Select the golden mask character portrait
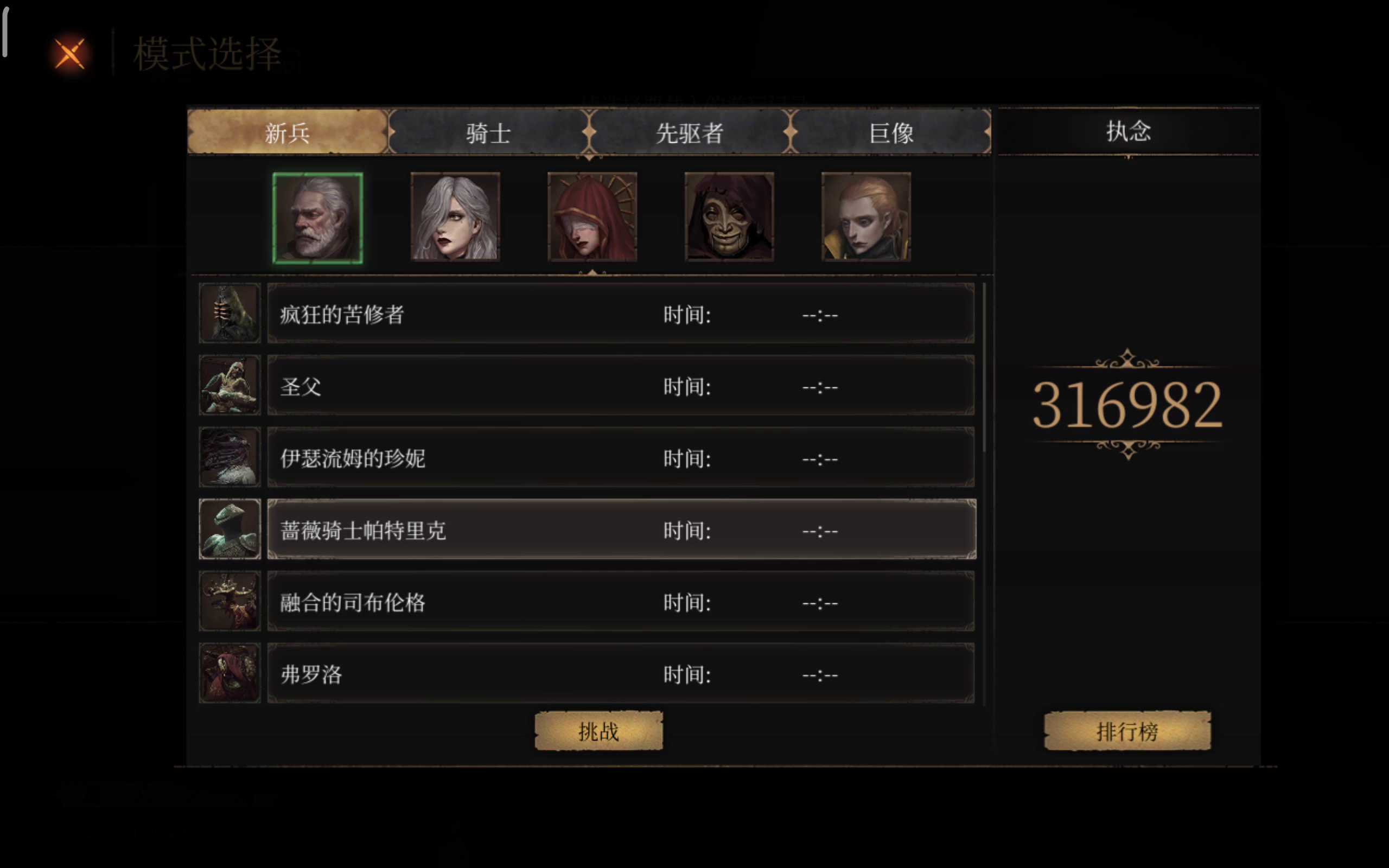 (730, 216)
